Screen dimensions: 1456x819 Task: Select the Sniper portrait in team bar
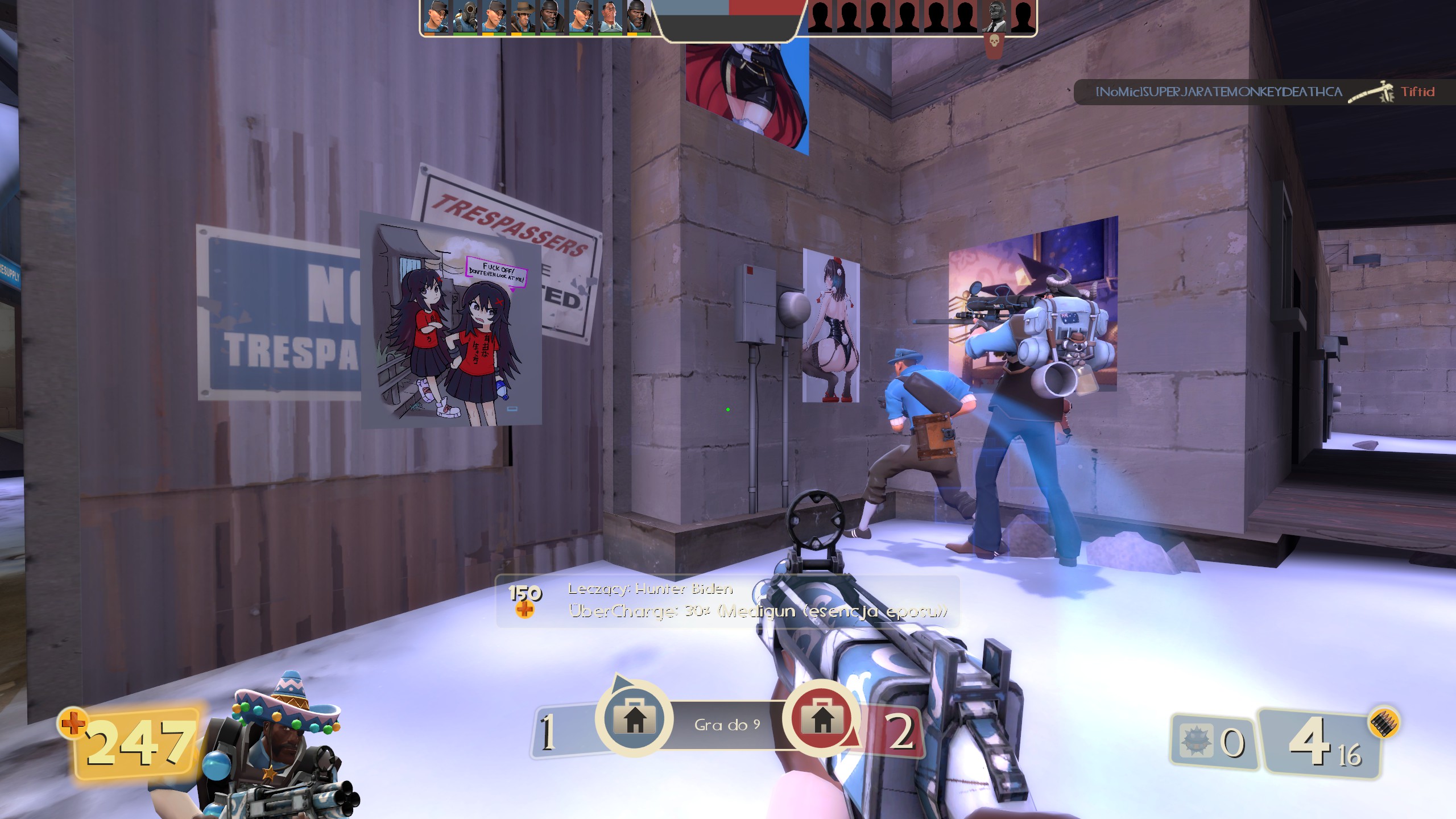tap(523, 17)
